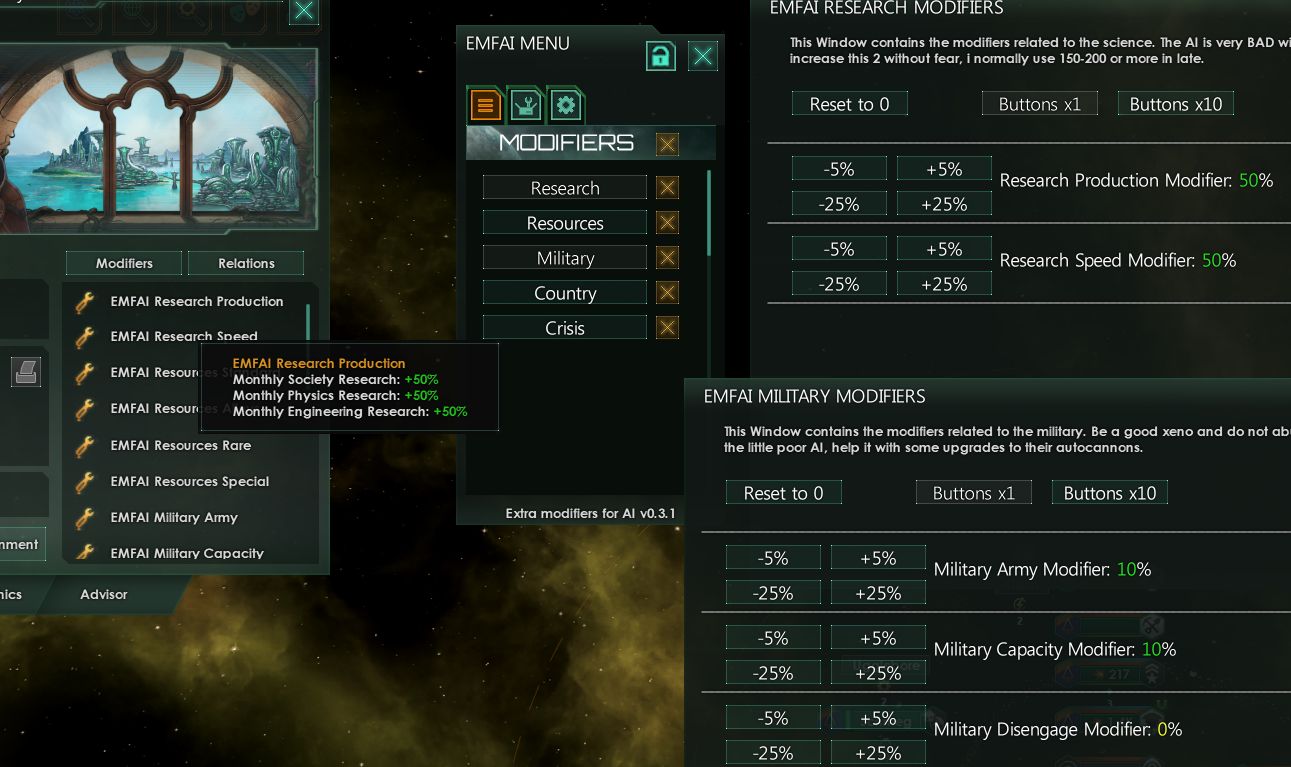The width and height of the screenshot is (1291, 767).
Task: Open the menu tab in EMFAI menu
Action: [485, 104]
